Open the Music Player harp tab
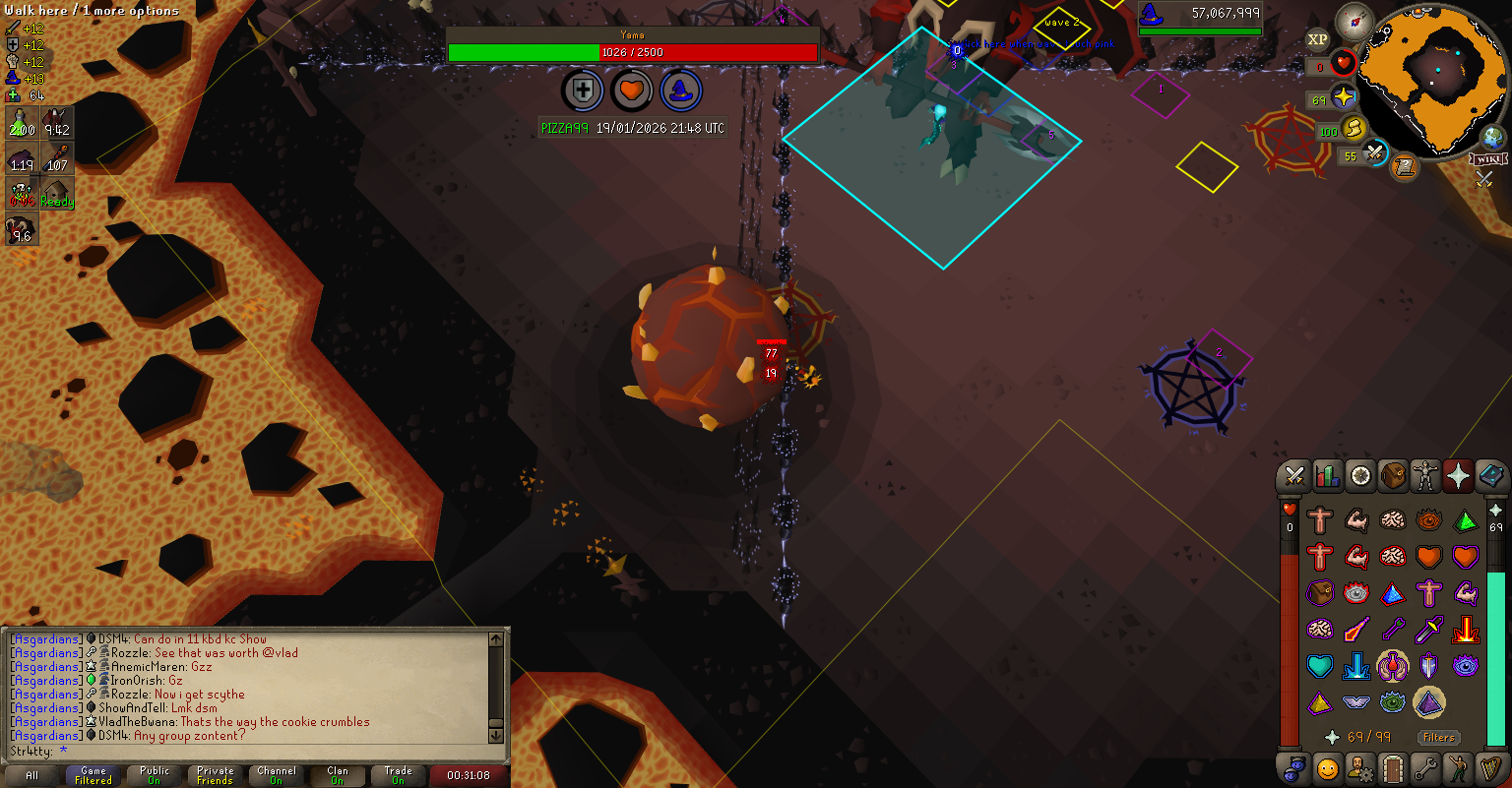The width and height of the screenshot is (1512, 788). pyautogui.click(x=1492, y=767)
